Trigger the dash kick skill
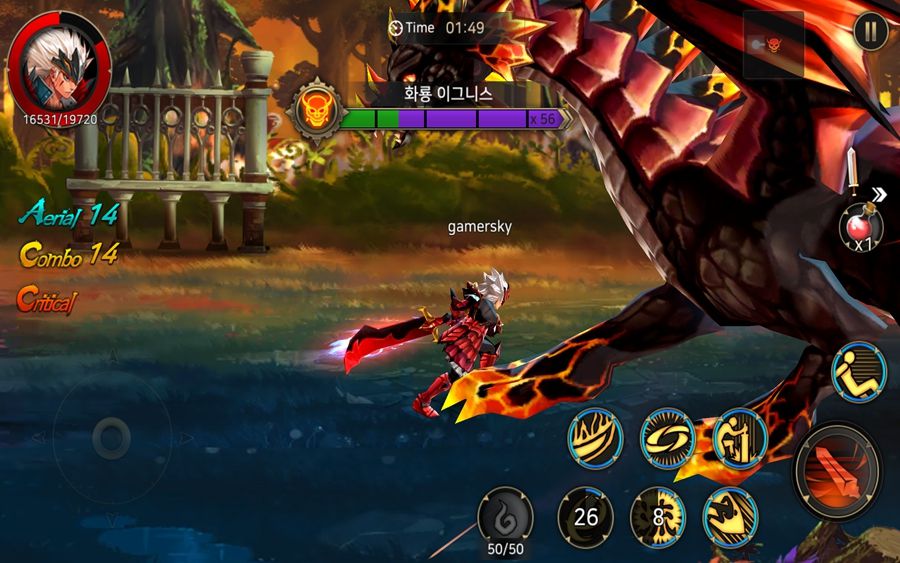The width and height of the screenshot is (900, 563). click(731, 516)
